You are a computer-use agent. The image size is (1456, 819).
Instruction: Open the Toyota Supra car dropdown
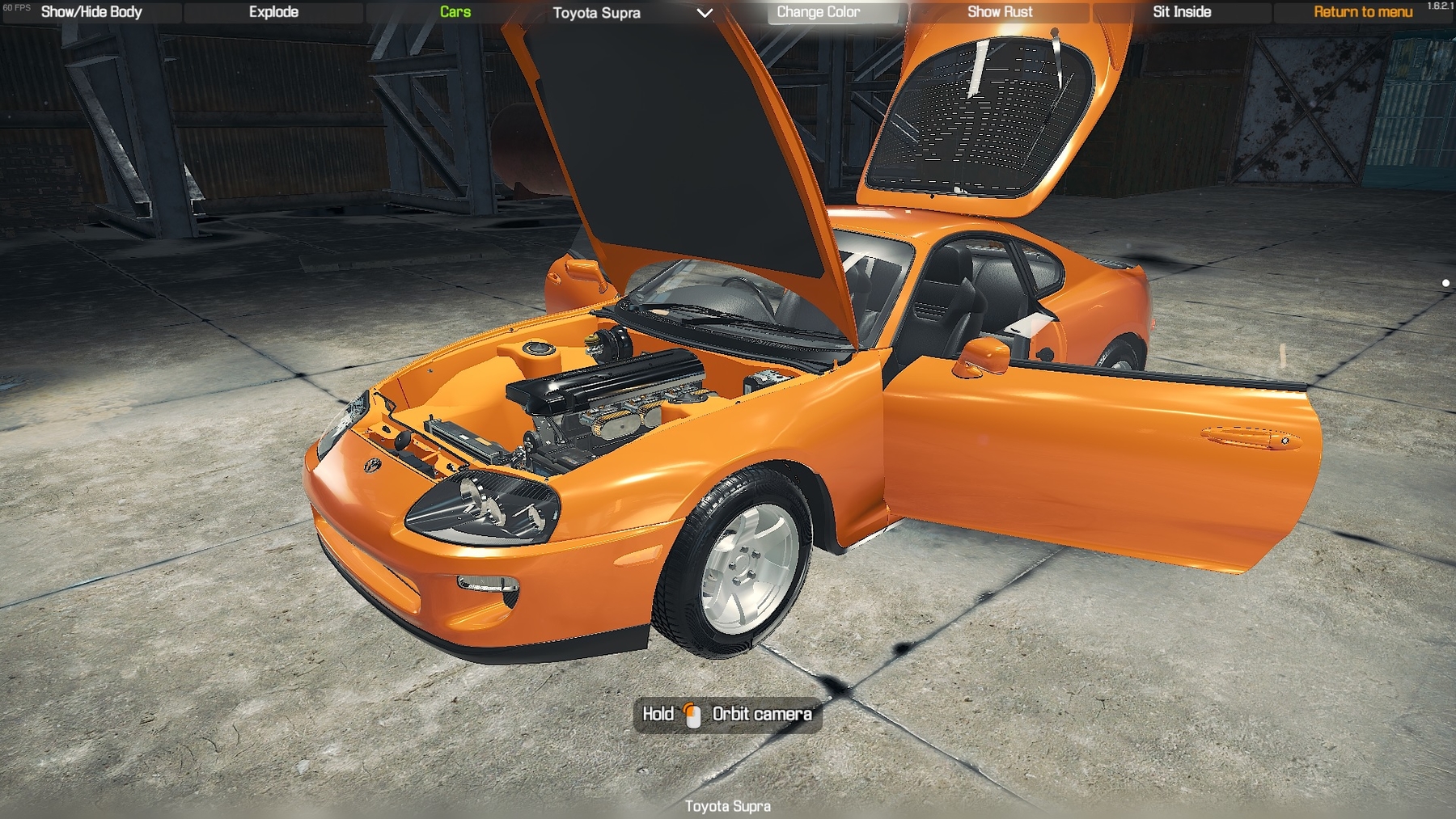coord(633,13)
